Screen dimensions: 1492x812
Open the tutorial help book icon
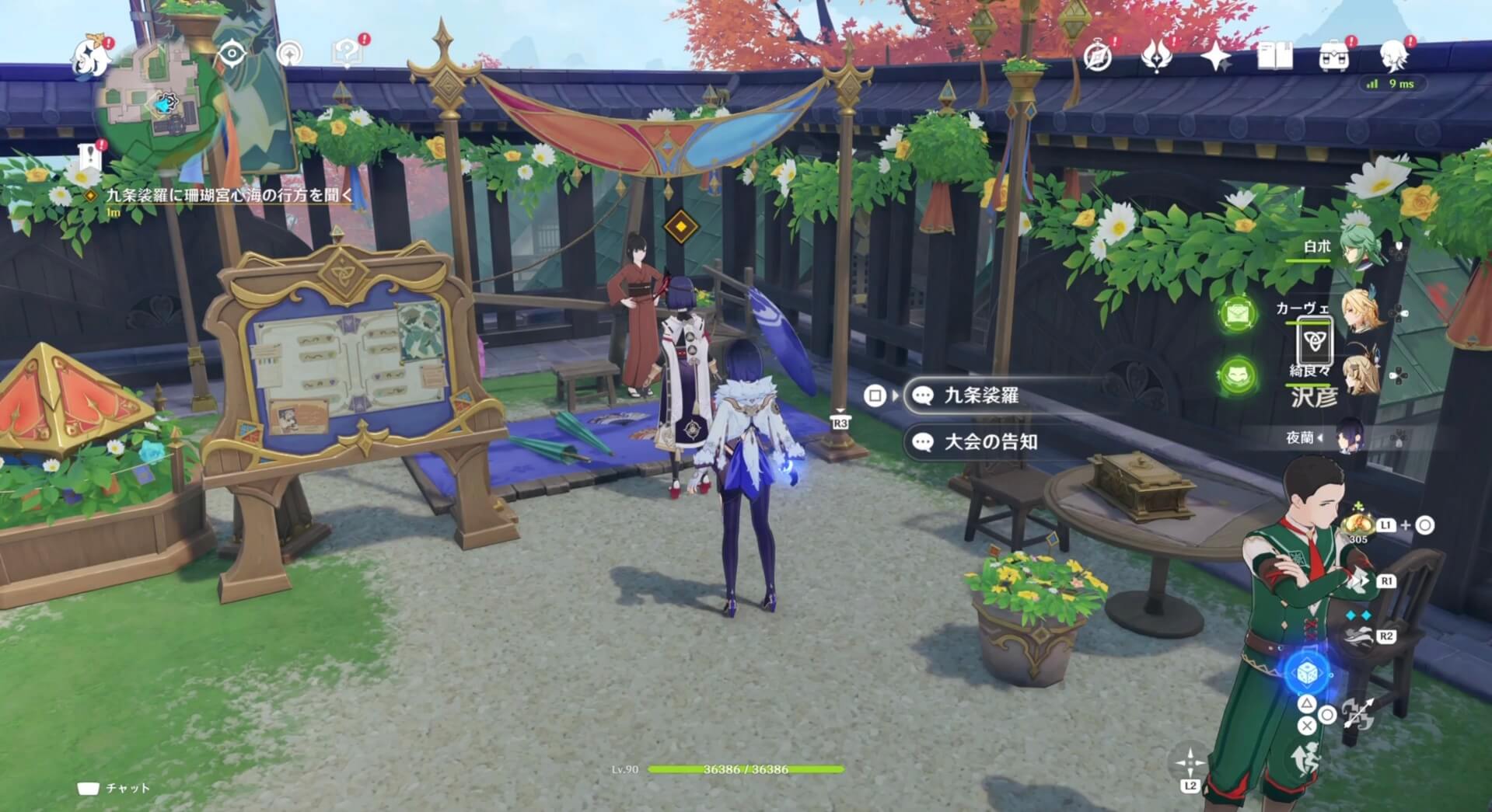(348, 53)
